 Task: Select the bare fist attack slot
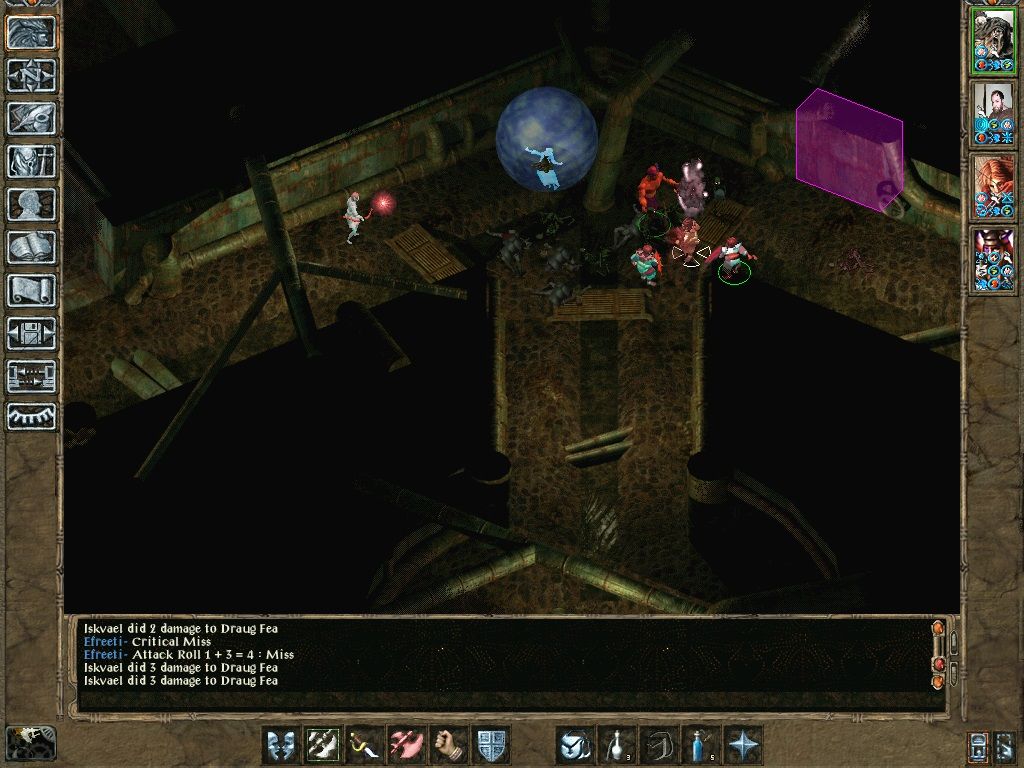pos(449,745)
